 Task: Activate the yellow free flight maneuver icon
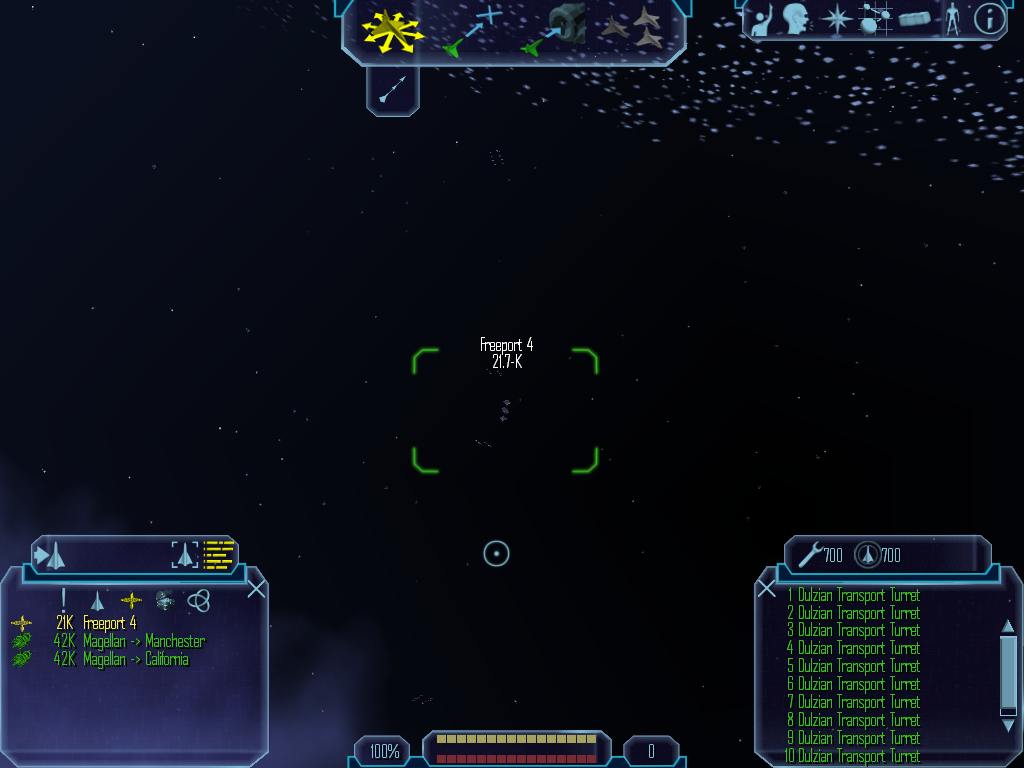tap(392, 31)
